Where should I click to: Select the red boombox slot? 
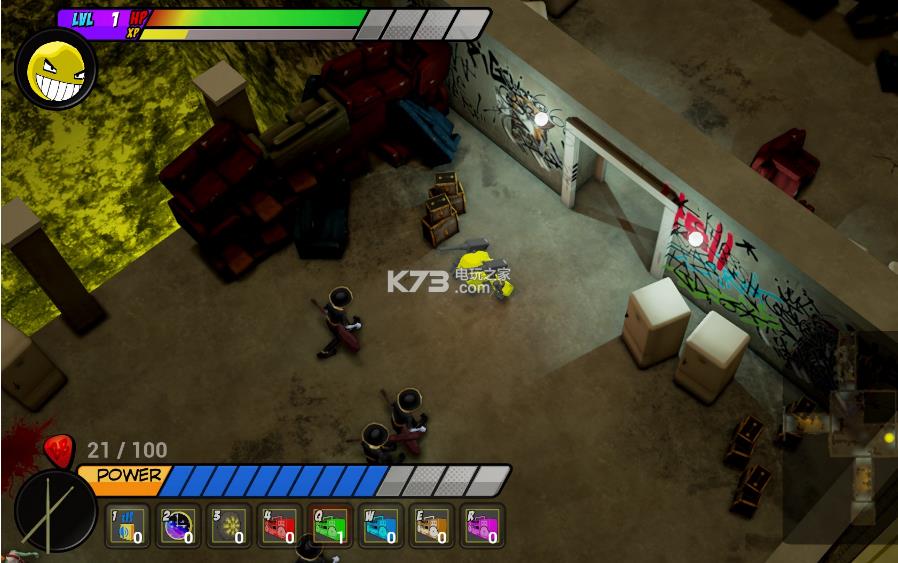click(x=281, y=525)
